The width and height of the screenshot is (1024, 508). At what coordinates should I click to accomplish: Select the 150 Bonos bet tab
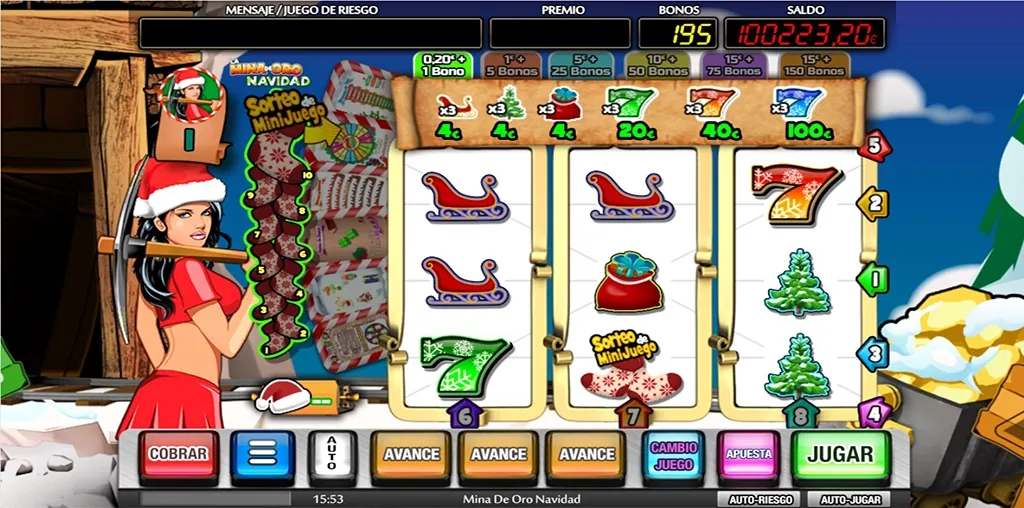click(813, 65)
